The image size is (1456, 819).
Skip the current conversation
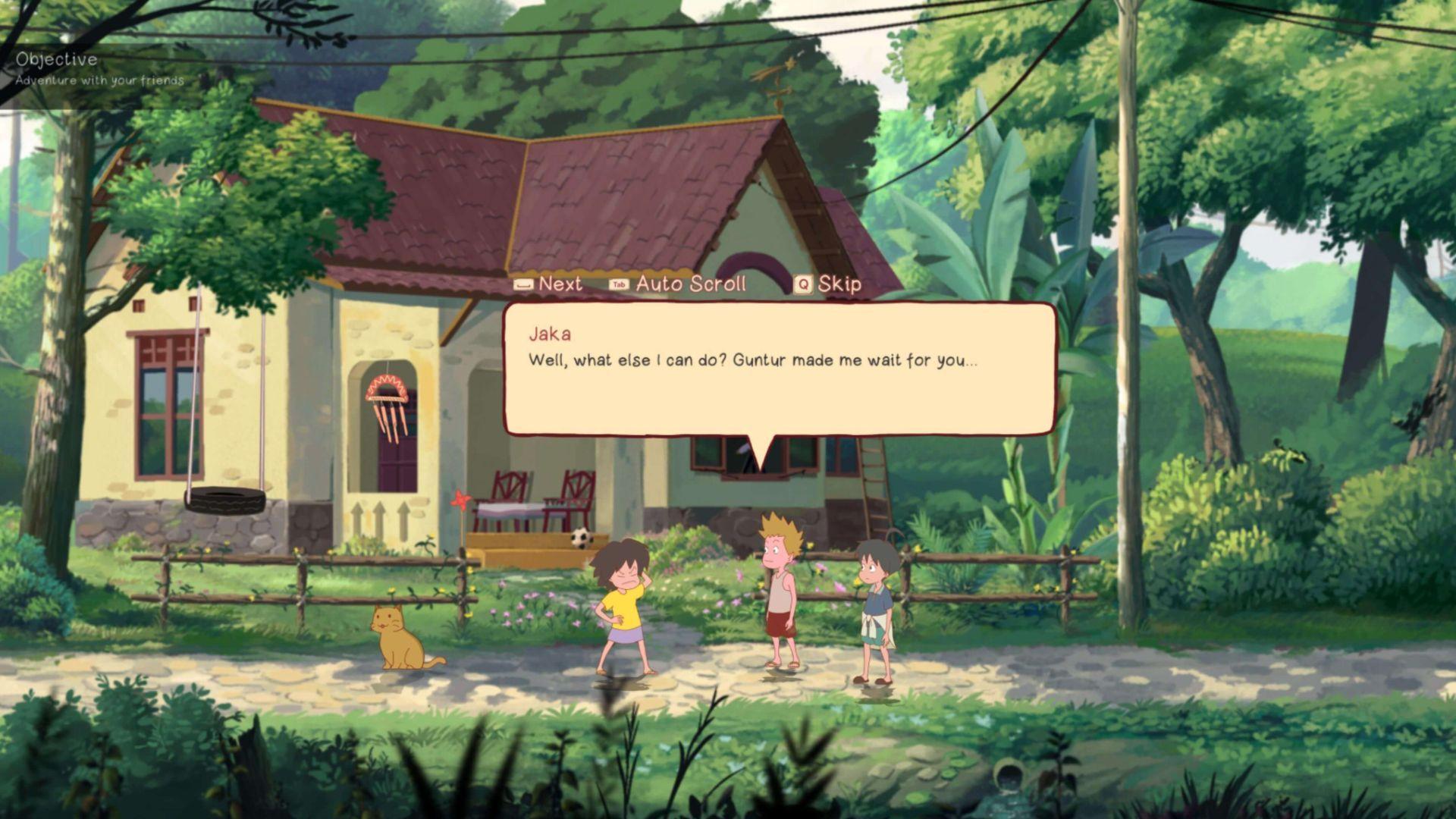click(x=828, y=284)
